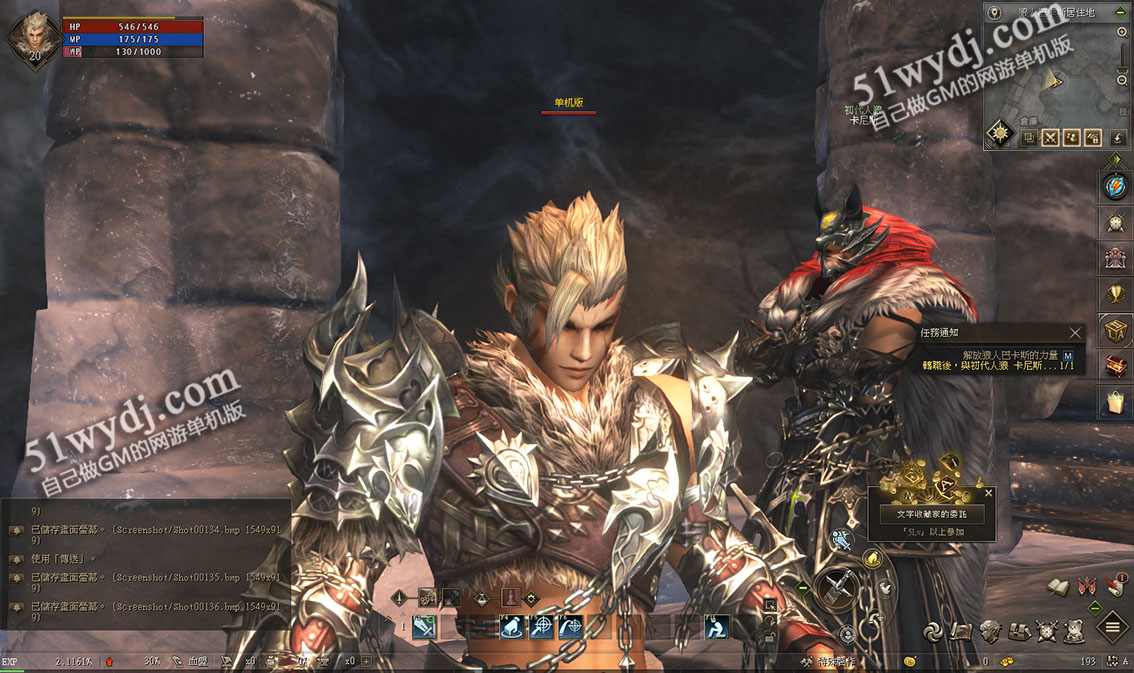Image resolution: width=1134 pixels, height=673 pixels.
Task: Activate the sword attack skill slot
Action: pyautogui.click(x=425, y=627)
